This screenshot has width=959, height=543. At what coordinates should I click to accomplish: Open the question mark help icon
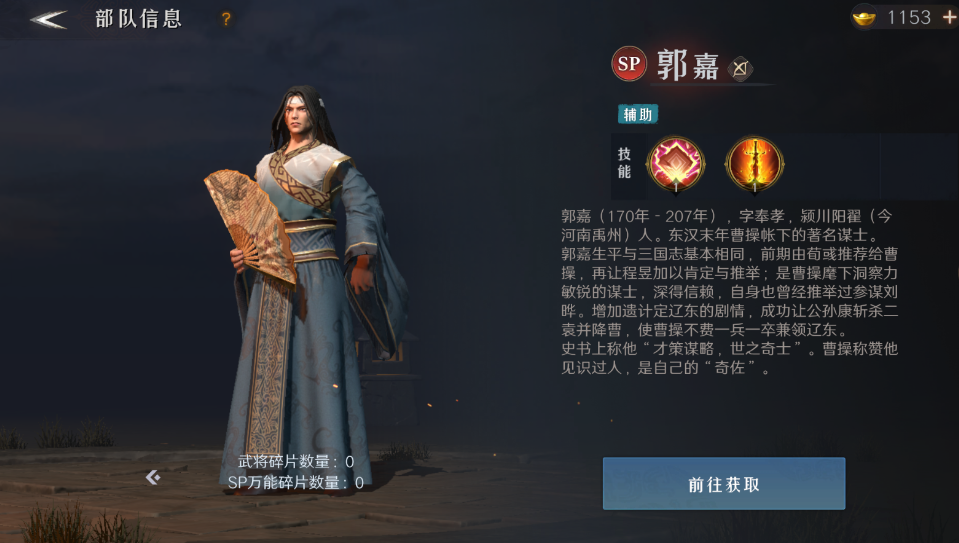click(x=226, y=19)
